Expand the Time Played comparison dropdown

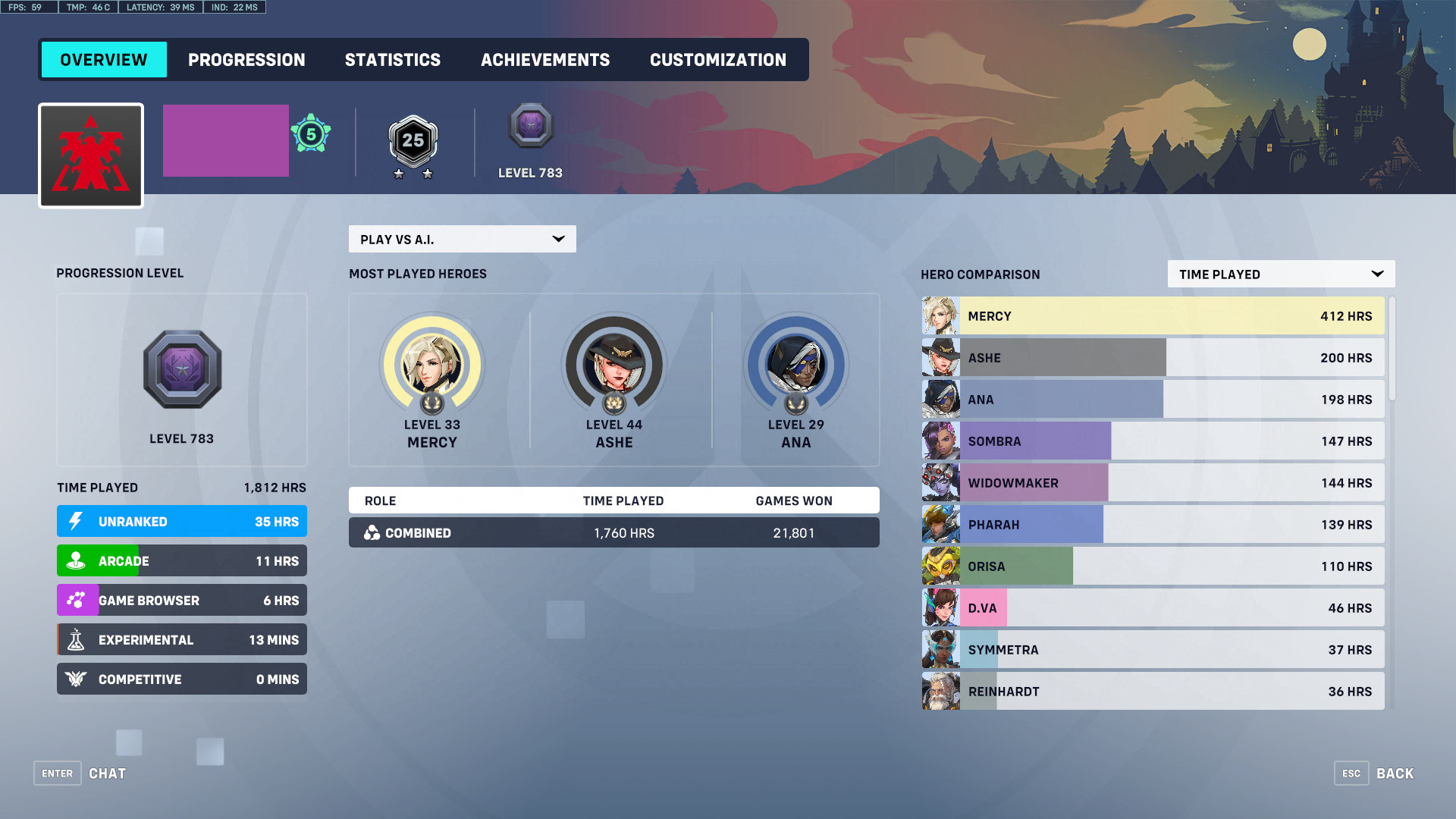(1280, 274)
